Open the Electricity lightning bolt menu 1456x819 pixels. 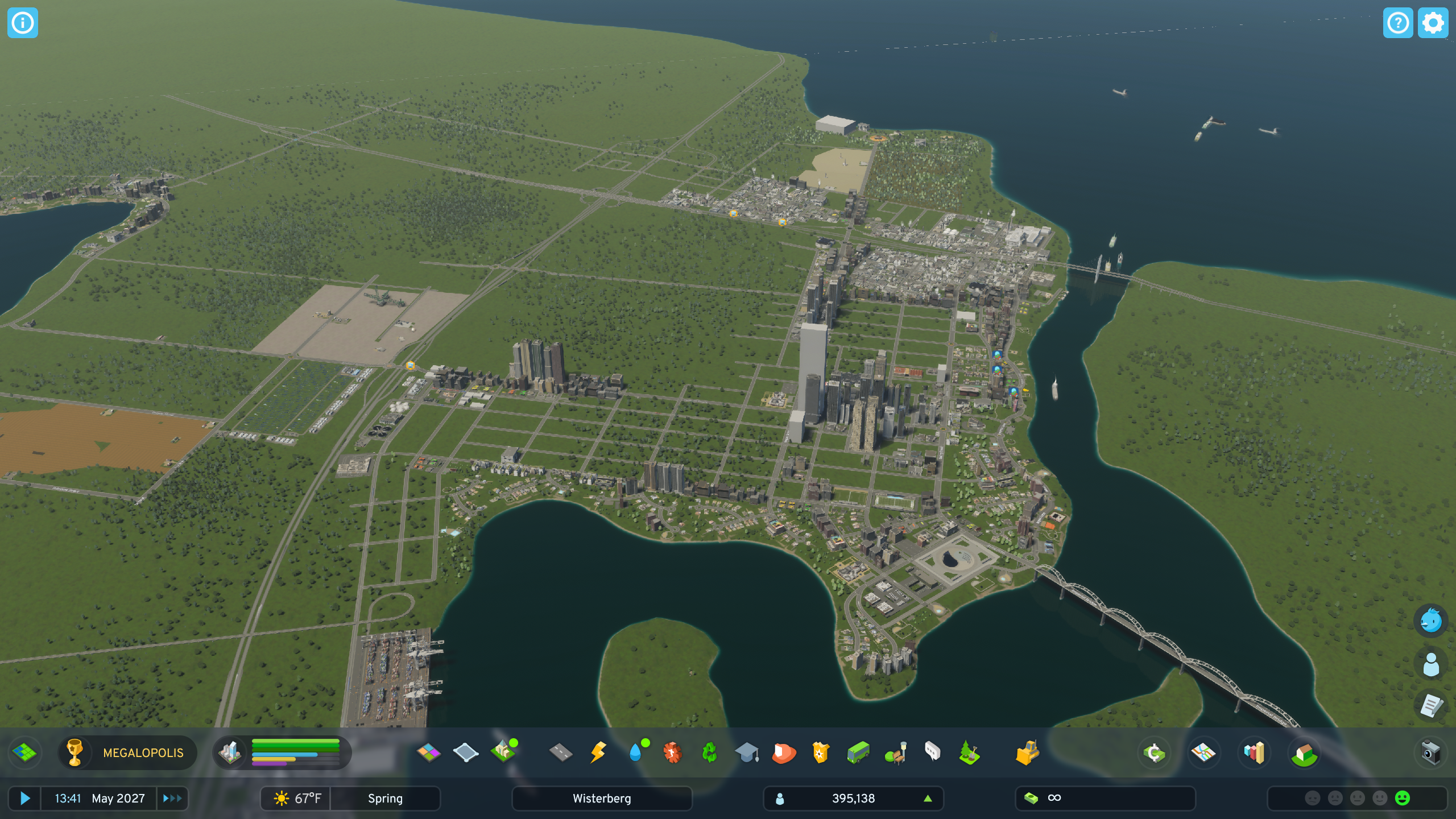coord(598,752)
